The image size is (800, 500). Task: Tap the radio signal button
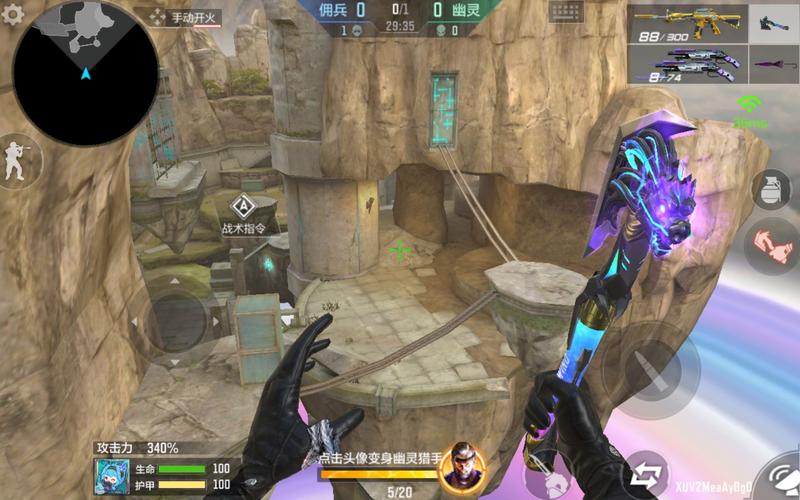coord(748,108)
